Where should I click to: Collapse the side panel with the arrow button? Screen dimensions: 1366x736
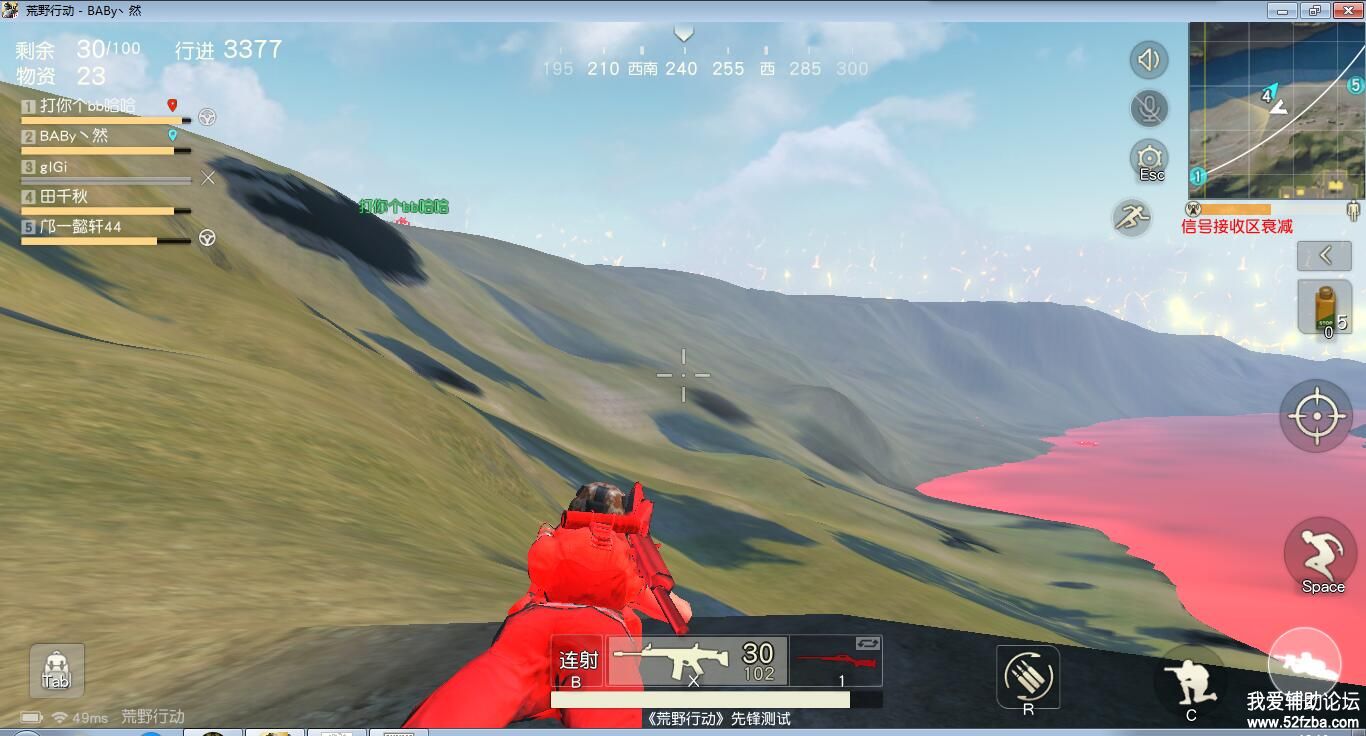click(x=1324, y=256)
